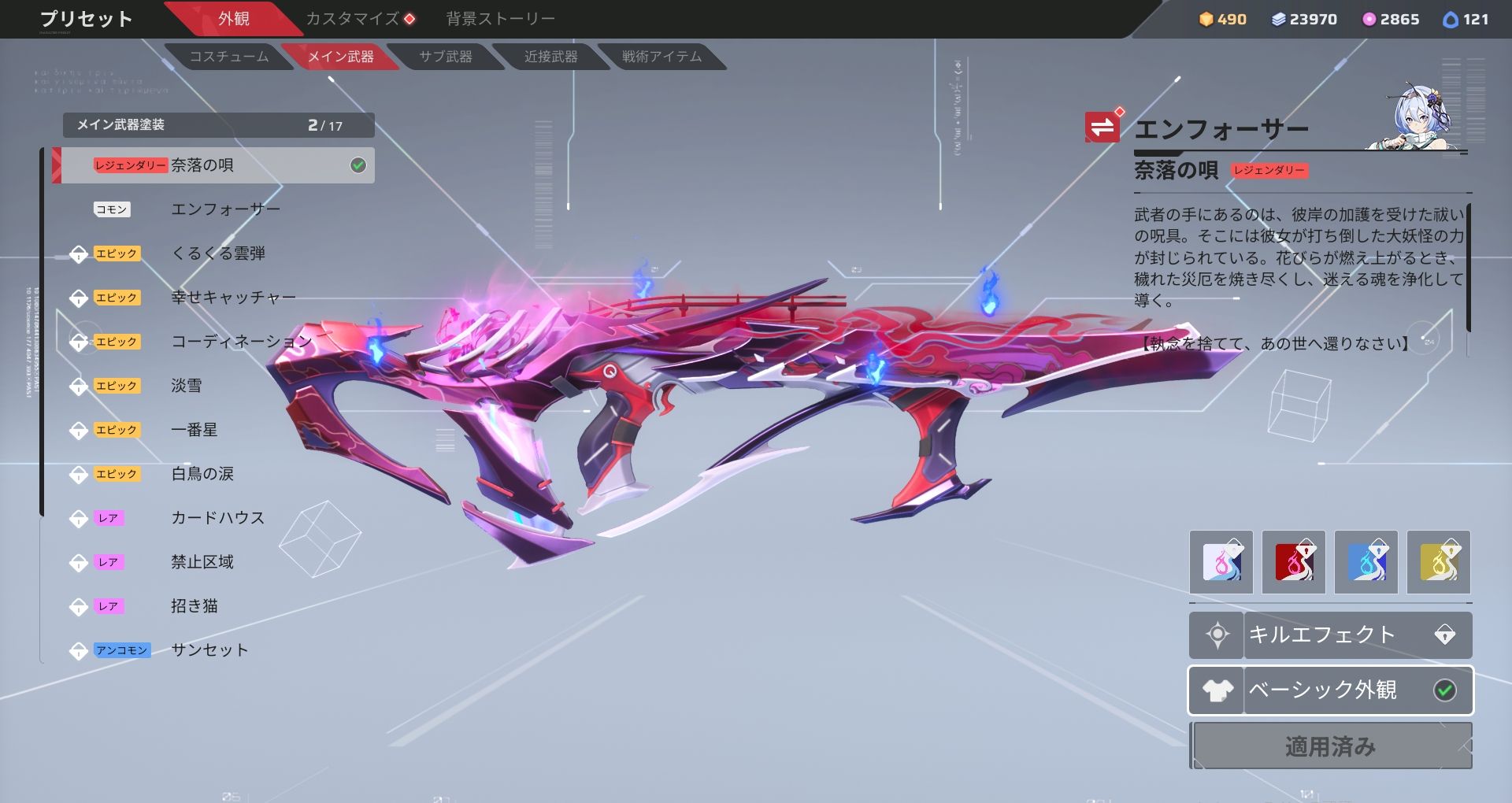Choose the default エンフォーサー common skin
1512x803 pixels.
coord(225,209)
